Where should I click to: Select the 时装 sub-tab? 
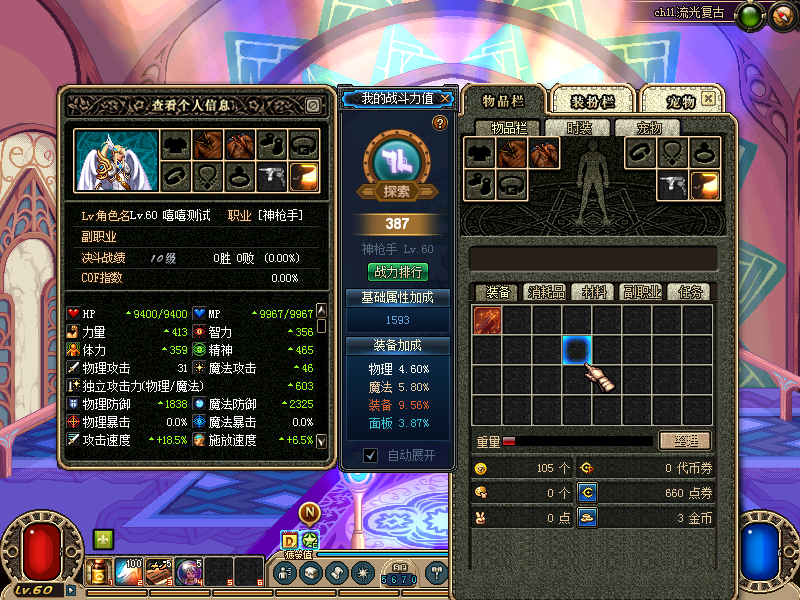click(579, 128)
